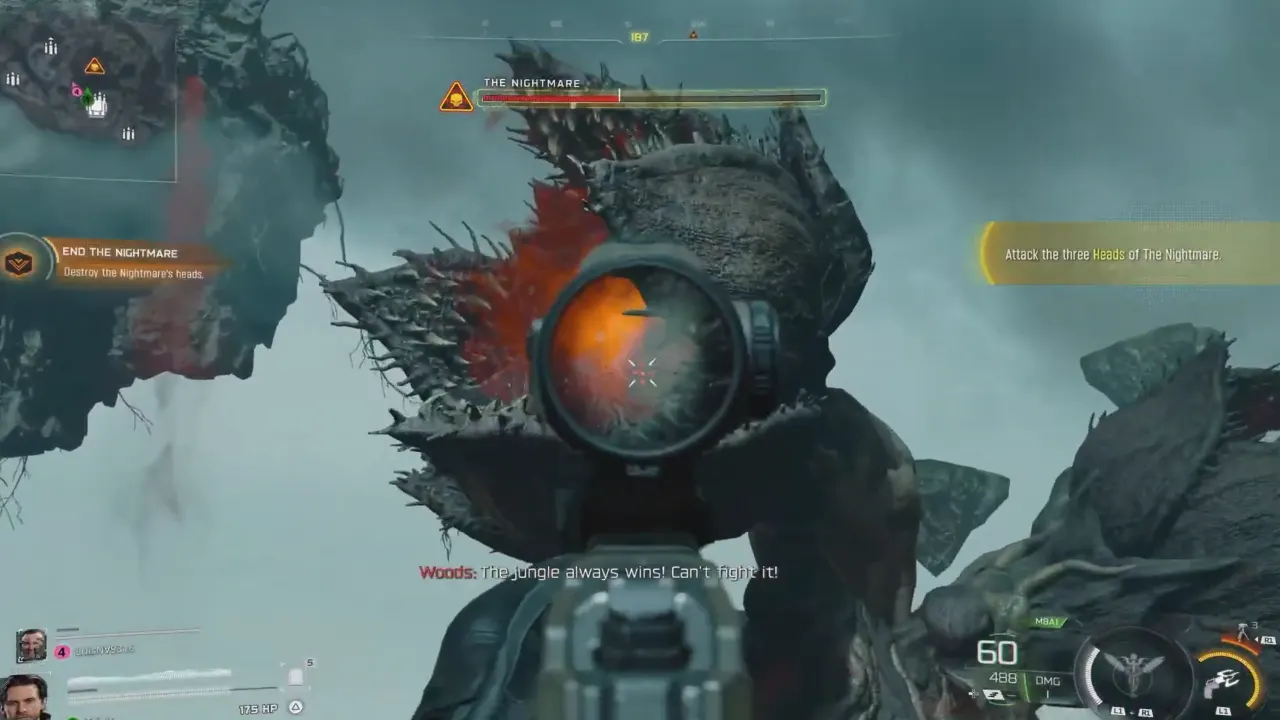
Task: Click the triangle button prompt beside 175 HP
Action: click(x=295, y=707)
